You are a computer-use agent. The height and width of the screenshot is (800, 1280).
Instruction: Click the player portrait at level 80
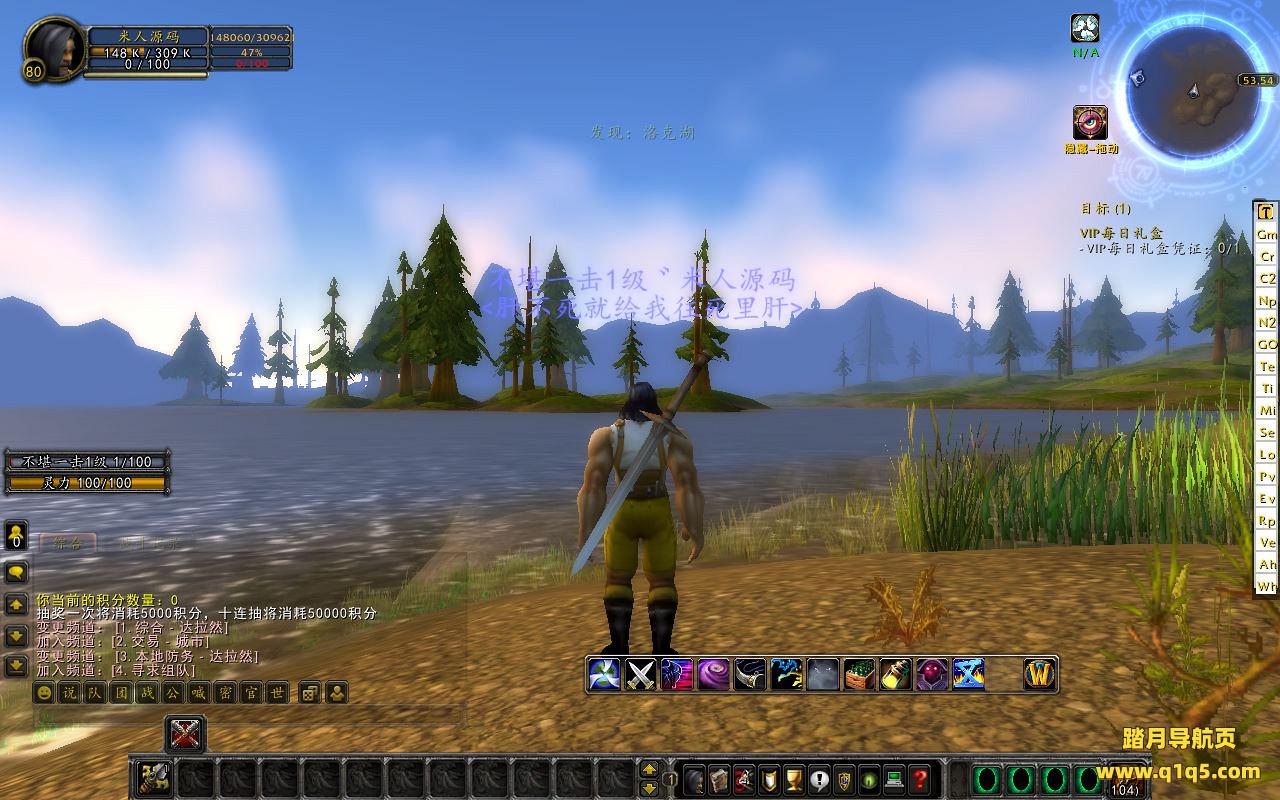click(x=53, y=48)
